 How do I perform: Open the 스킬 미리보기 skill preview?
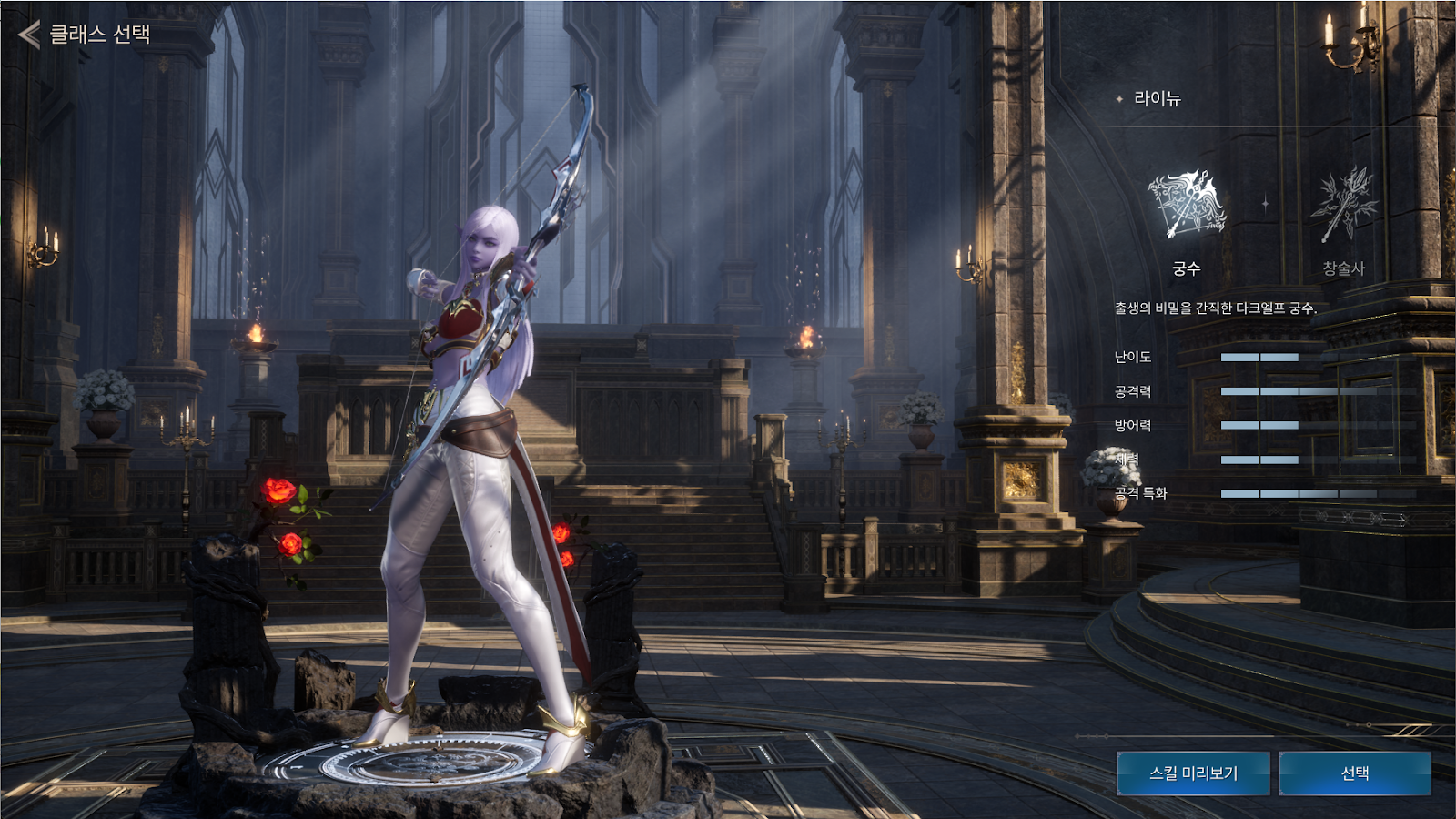click(x=1193, y=773)
